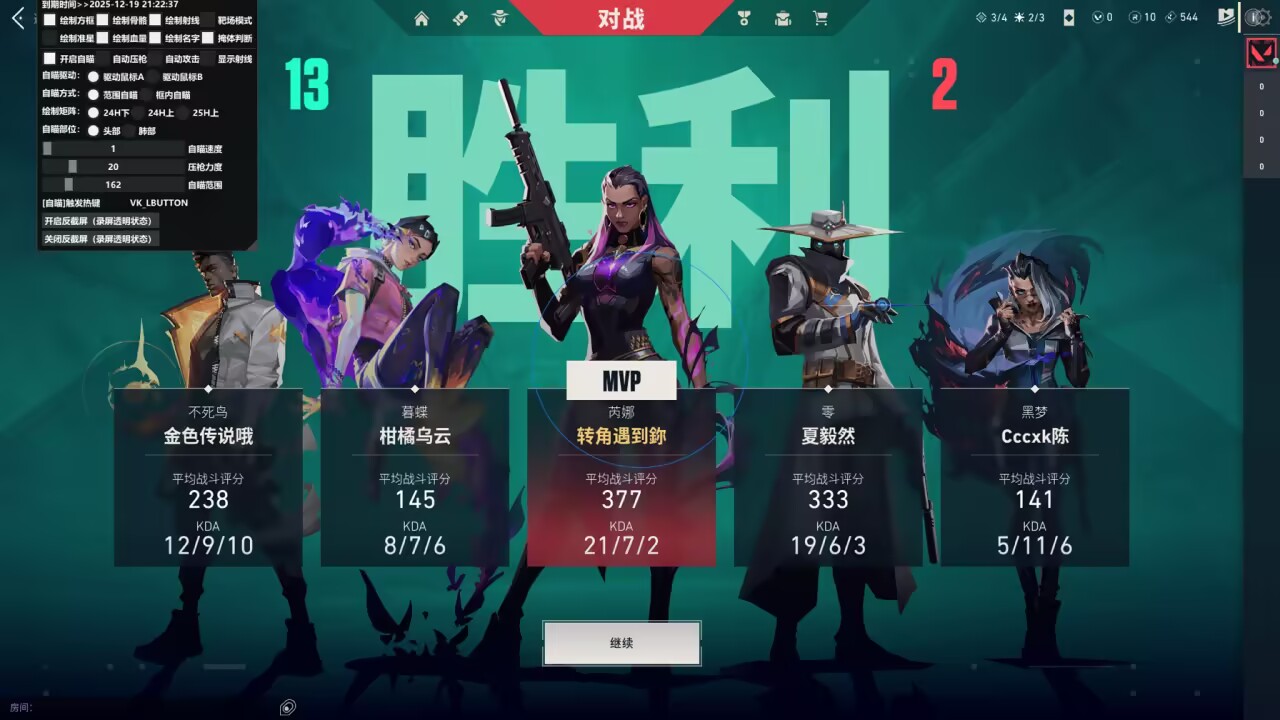Enable the 开启自瞄 checkbox
Viewport: 1280px width, 720px height.
tap(50, 58)
